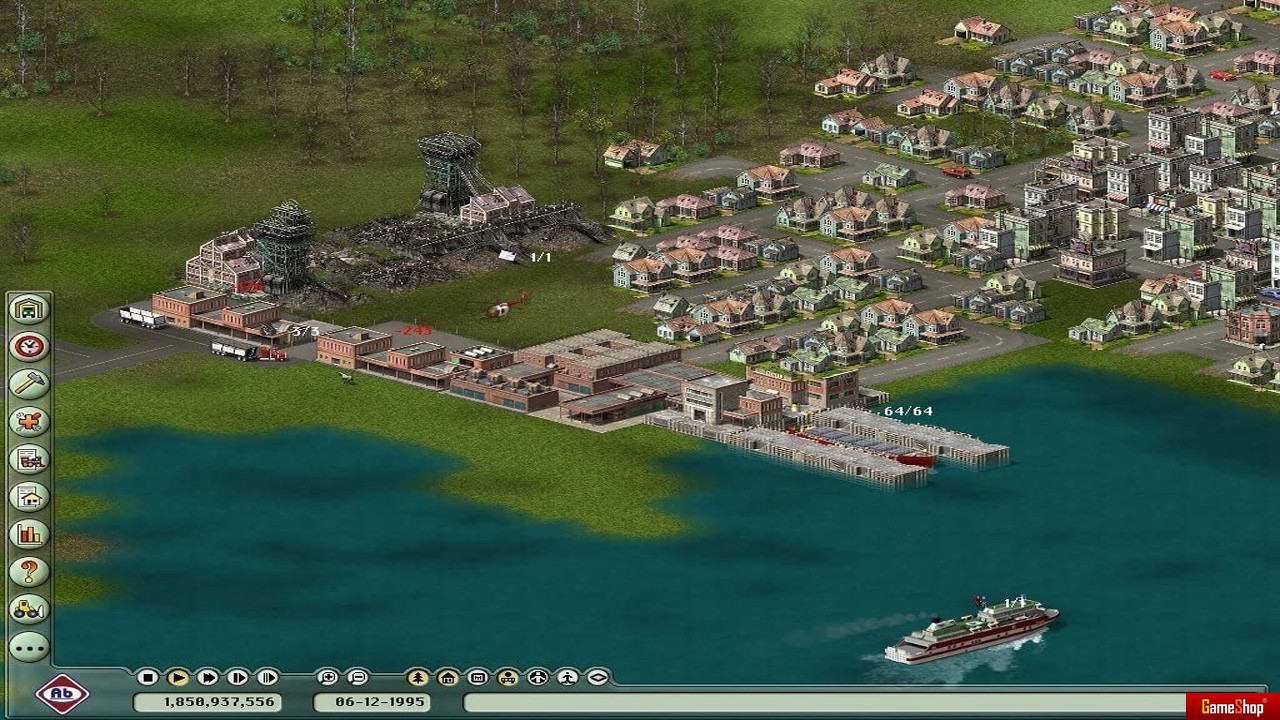Open the question mark help button
The width and height of the screenshot is (1280, 720).
click(29, 572)
